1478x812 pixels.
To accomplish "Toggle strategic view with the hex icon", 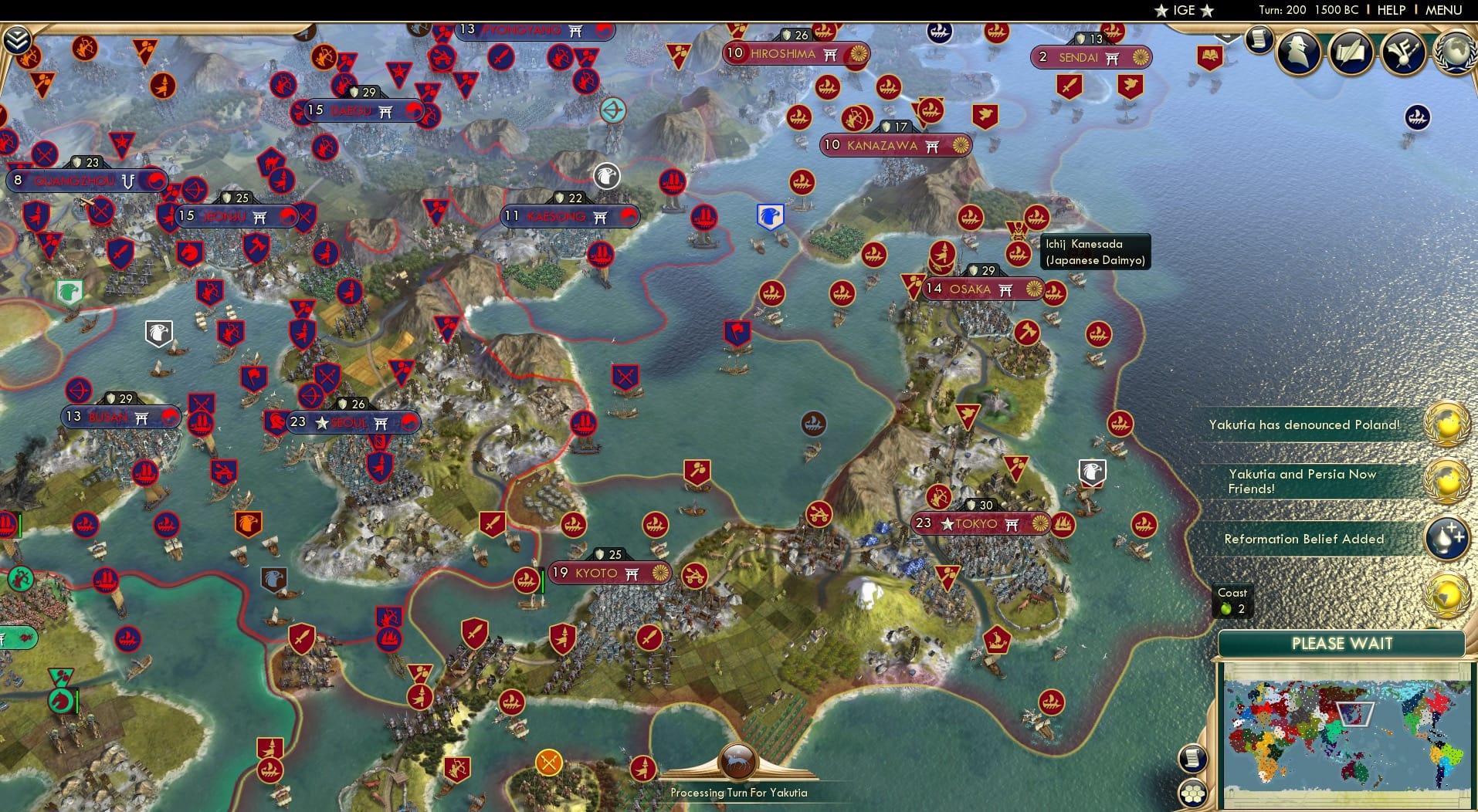I will pyautogui.click(x=1193, y=791).
